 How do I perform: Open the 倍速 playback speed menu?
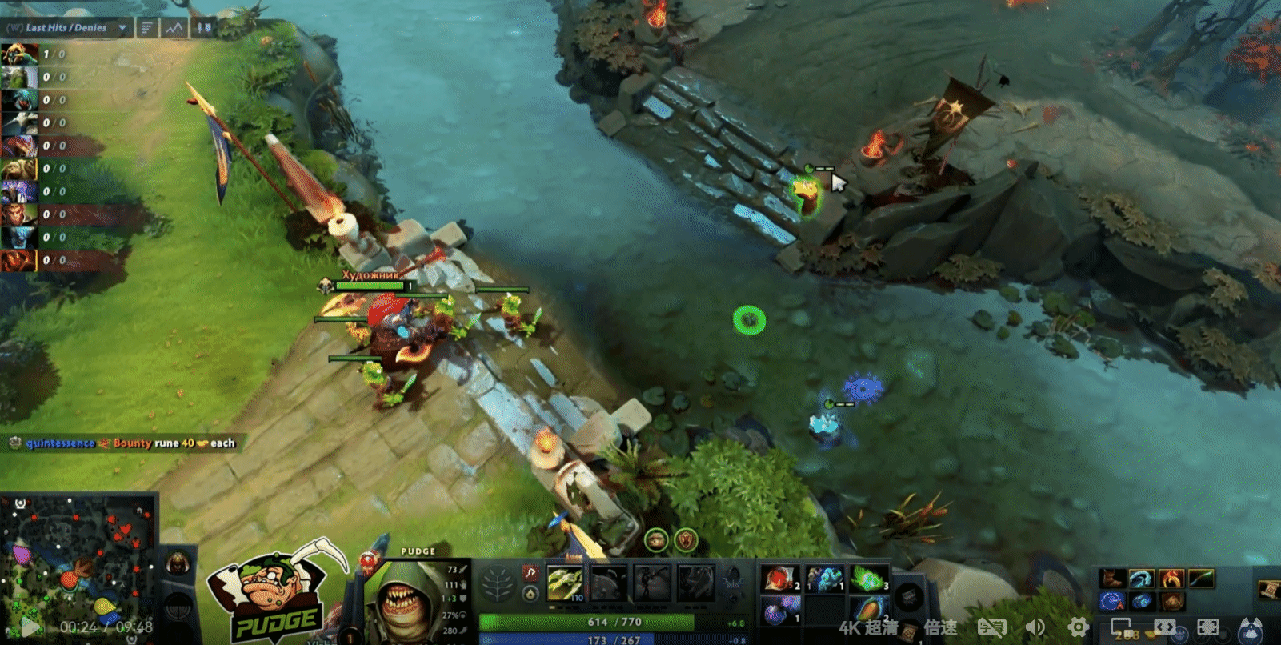tap(940, 628)
